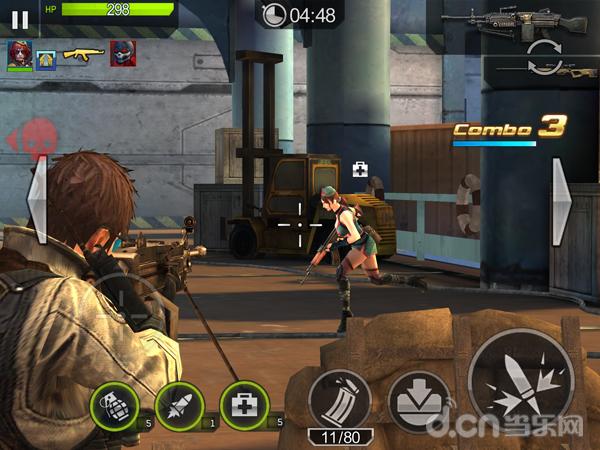Reload the weapon magazine
The image size is (600, 450).
tap(339, 401)
